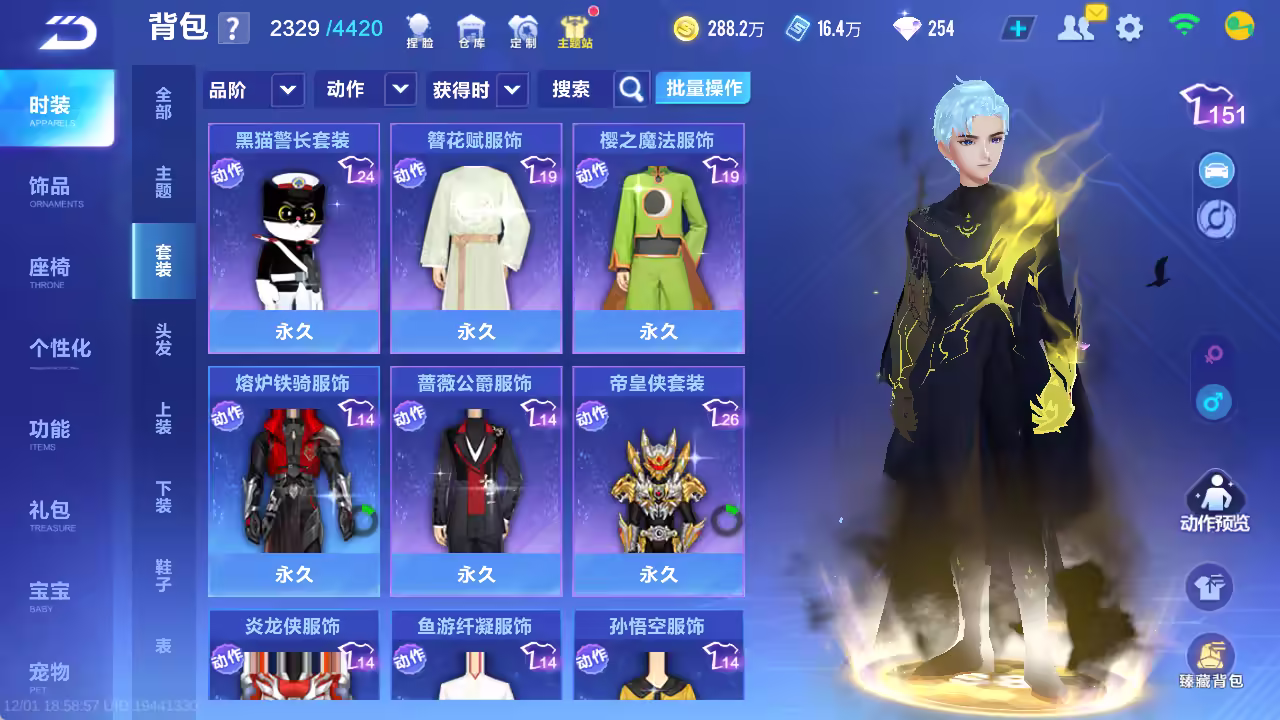
Task: Expand the 品阶 grade filter dropdown
Action: pos(287,90)
